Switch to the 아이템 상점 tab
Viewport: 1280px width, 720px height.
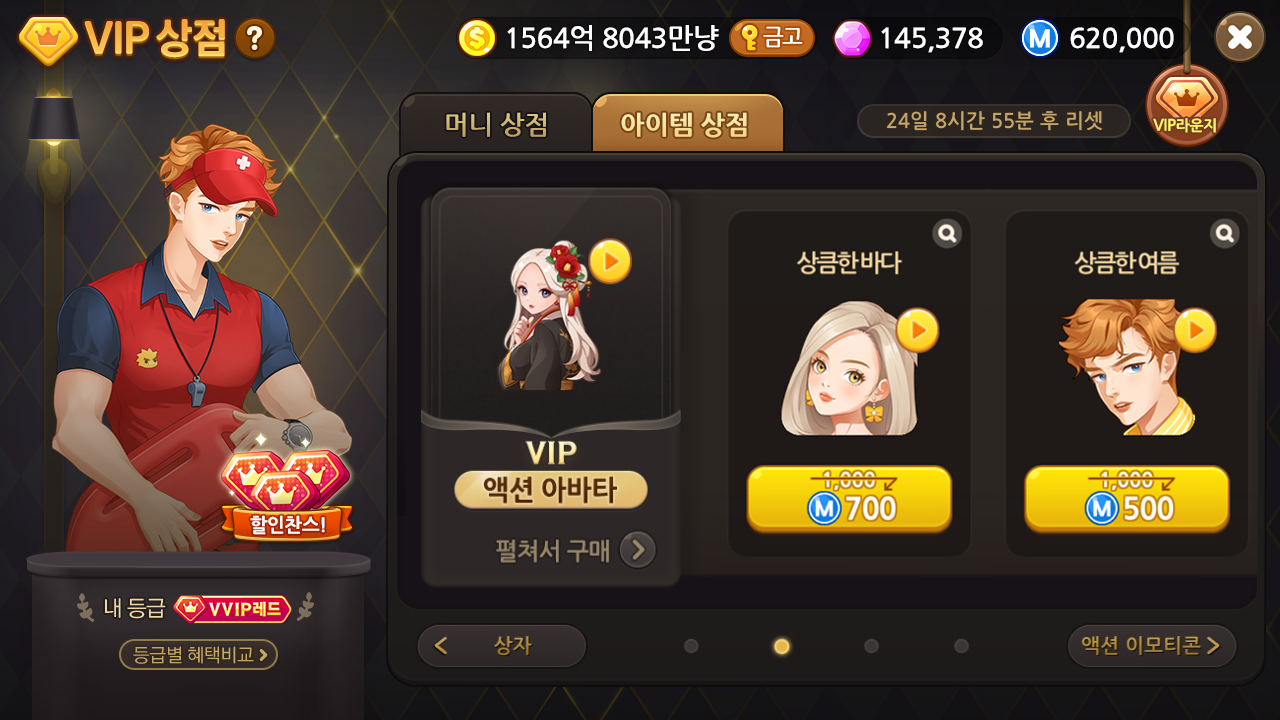point(688,122)
